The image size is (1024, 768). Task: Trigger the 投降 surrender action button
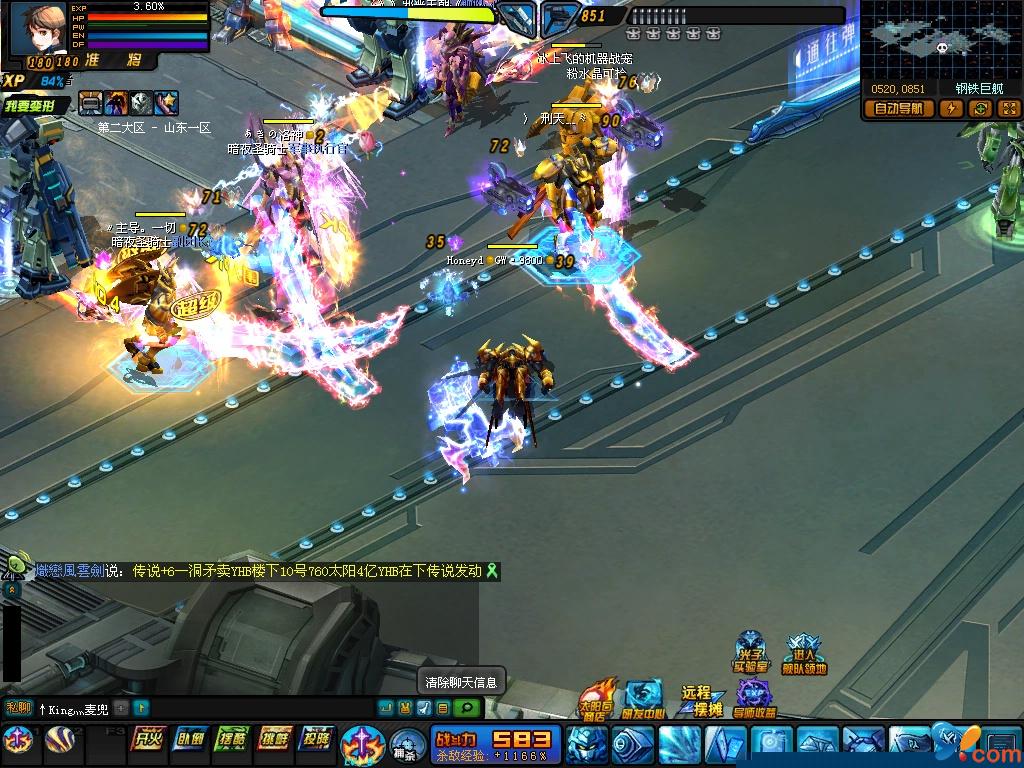tap(317, 739)
